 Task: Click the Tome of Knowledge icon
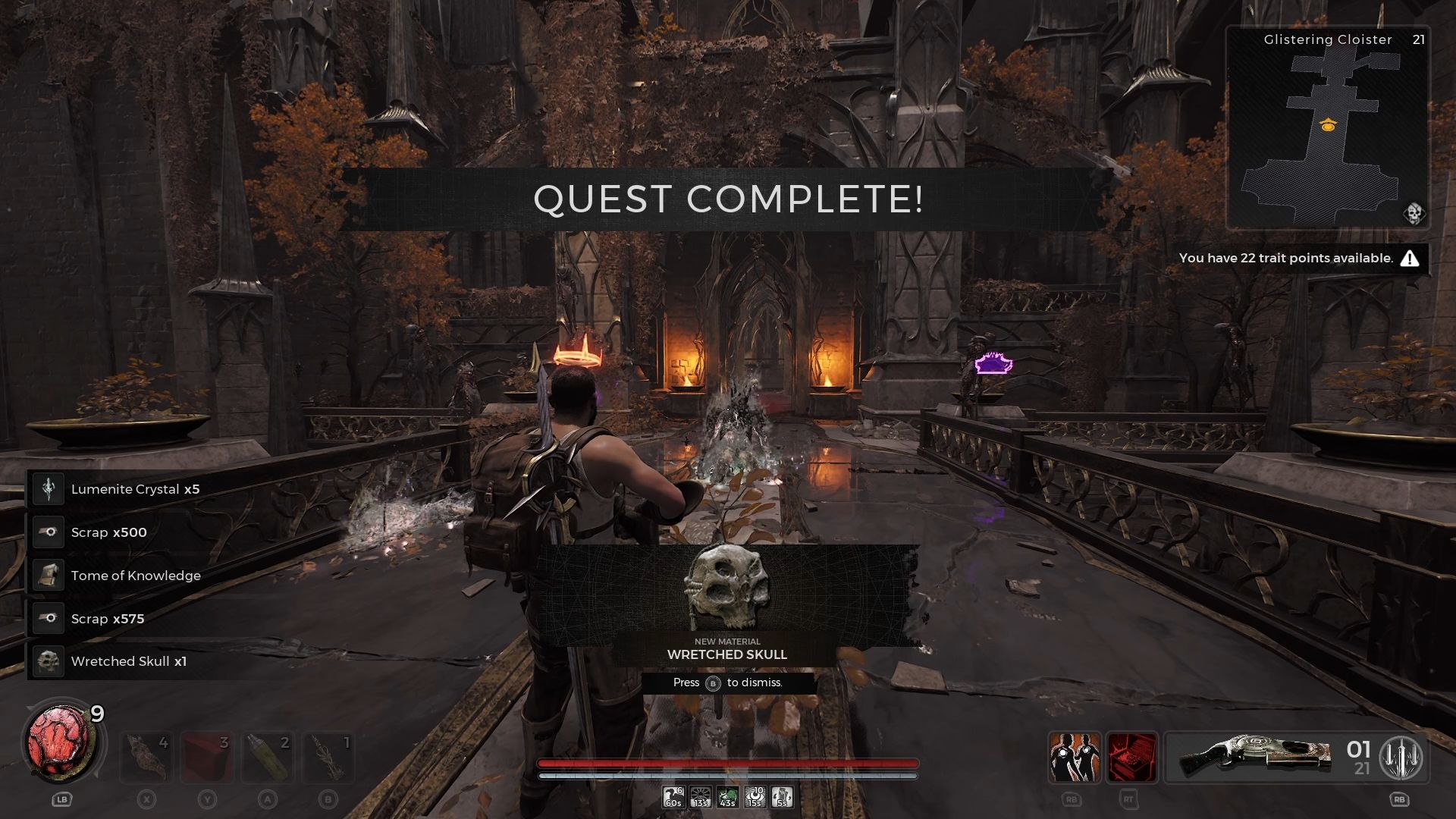[x=48, y=575]
